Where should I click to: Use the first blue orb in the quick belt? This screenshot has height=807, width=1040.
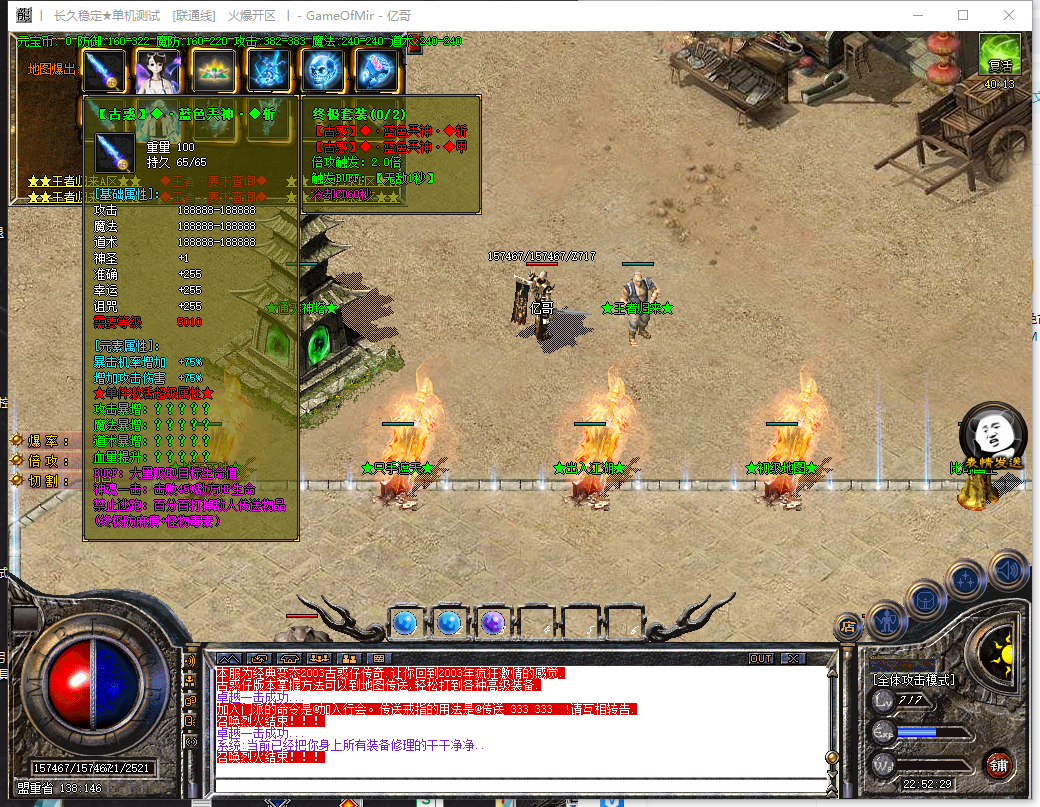404,622
